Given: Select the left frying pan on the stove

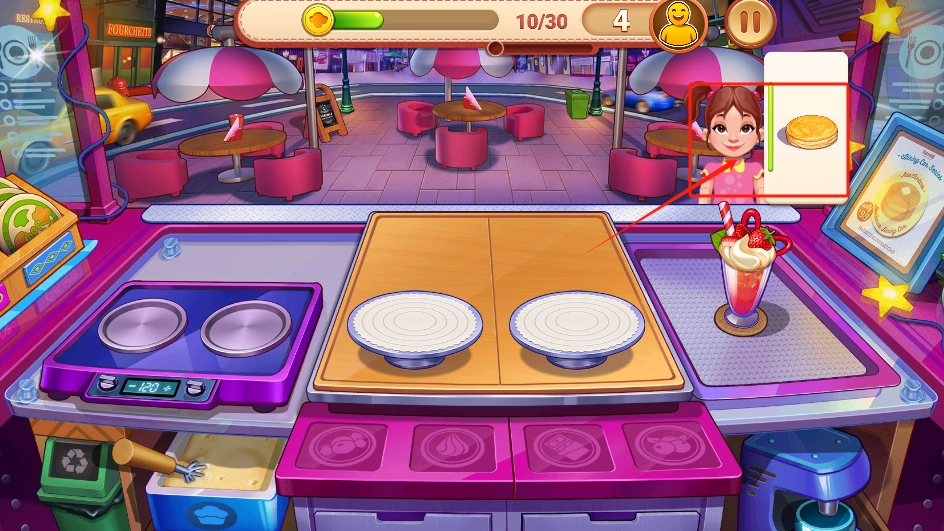Looking at the screenshot, I should point(142,325).
